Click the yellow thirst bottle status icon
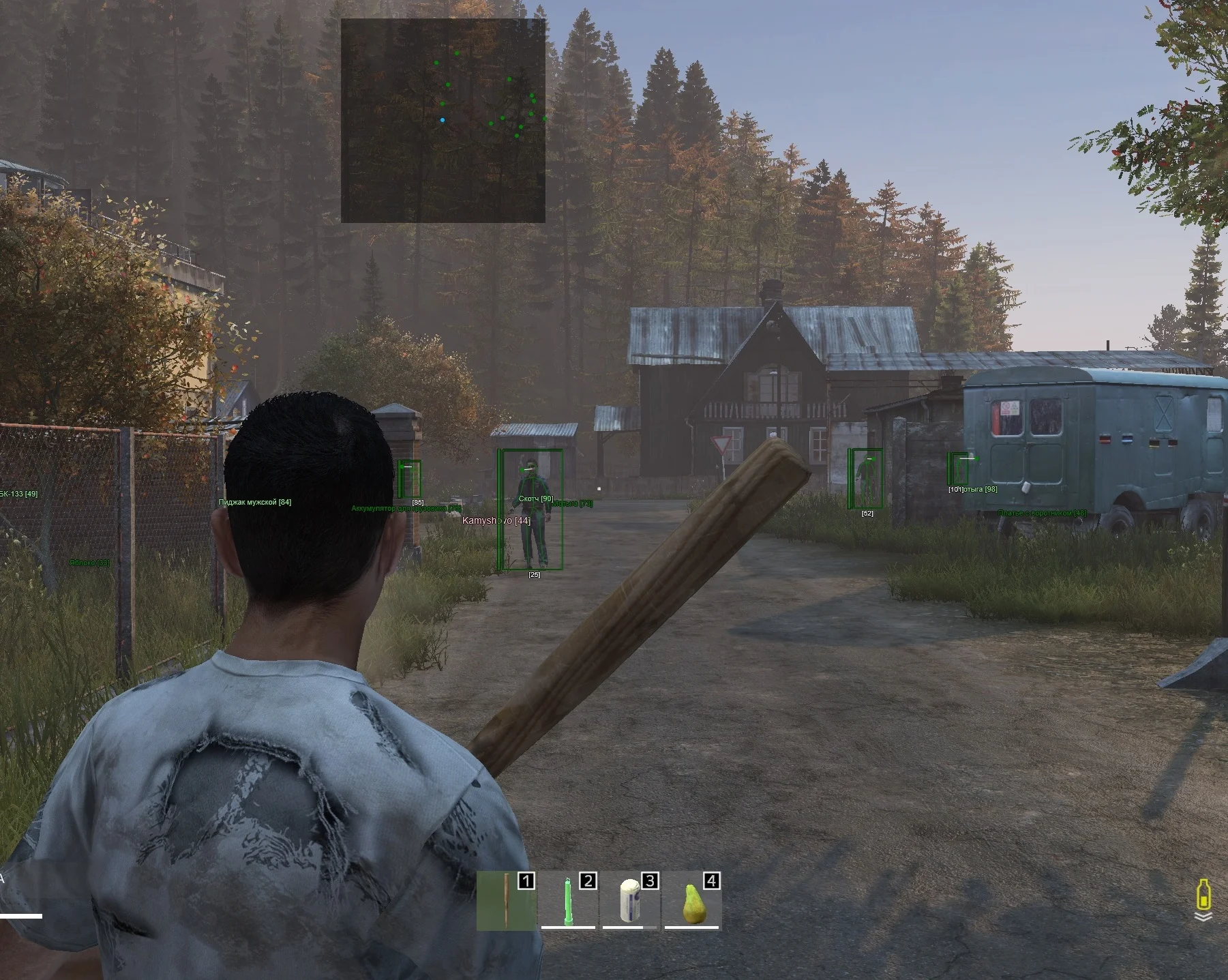 (1203, 894)
